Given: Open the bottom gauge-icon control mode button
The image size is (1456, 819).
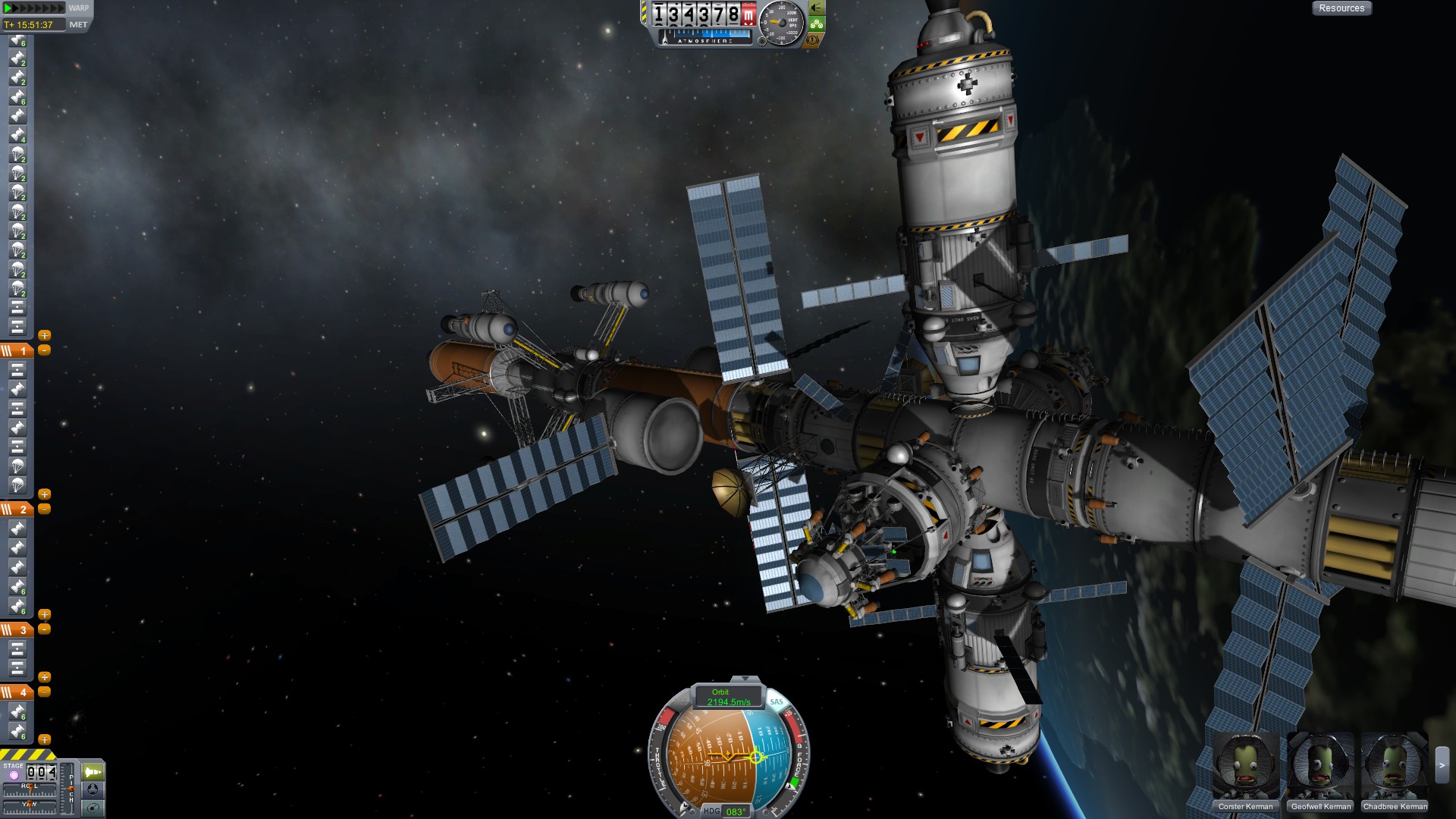Looking at the screenshot, I should point(93,807).
